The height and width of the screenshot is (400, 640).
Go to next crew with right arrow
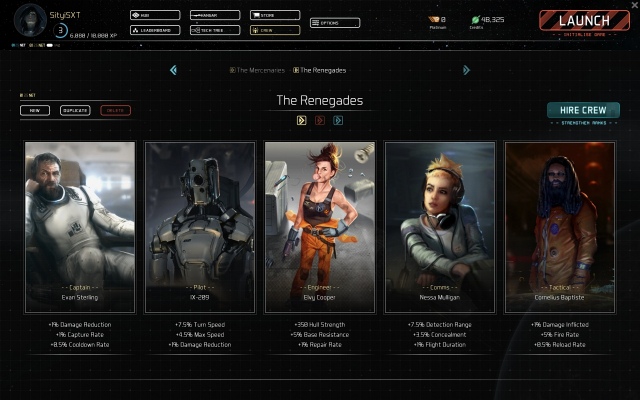point(466,70)
